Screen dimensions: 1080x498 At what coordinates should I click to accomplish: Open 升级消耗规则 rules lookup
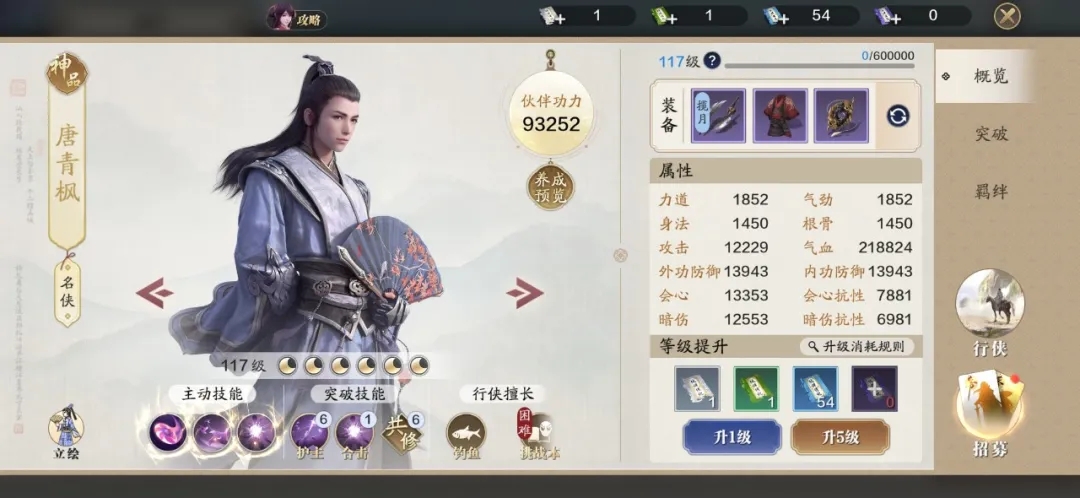(x=856, y=346)
